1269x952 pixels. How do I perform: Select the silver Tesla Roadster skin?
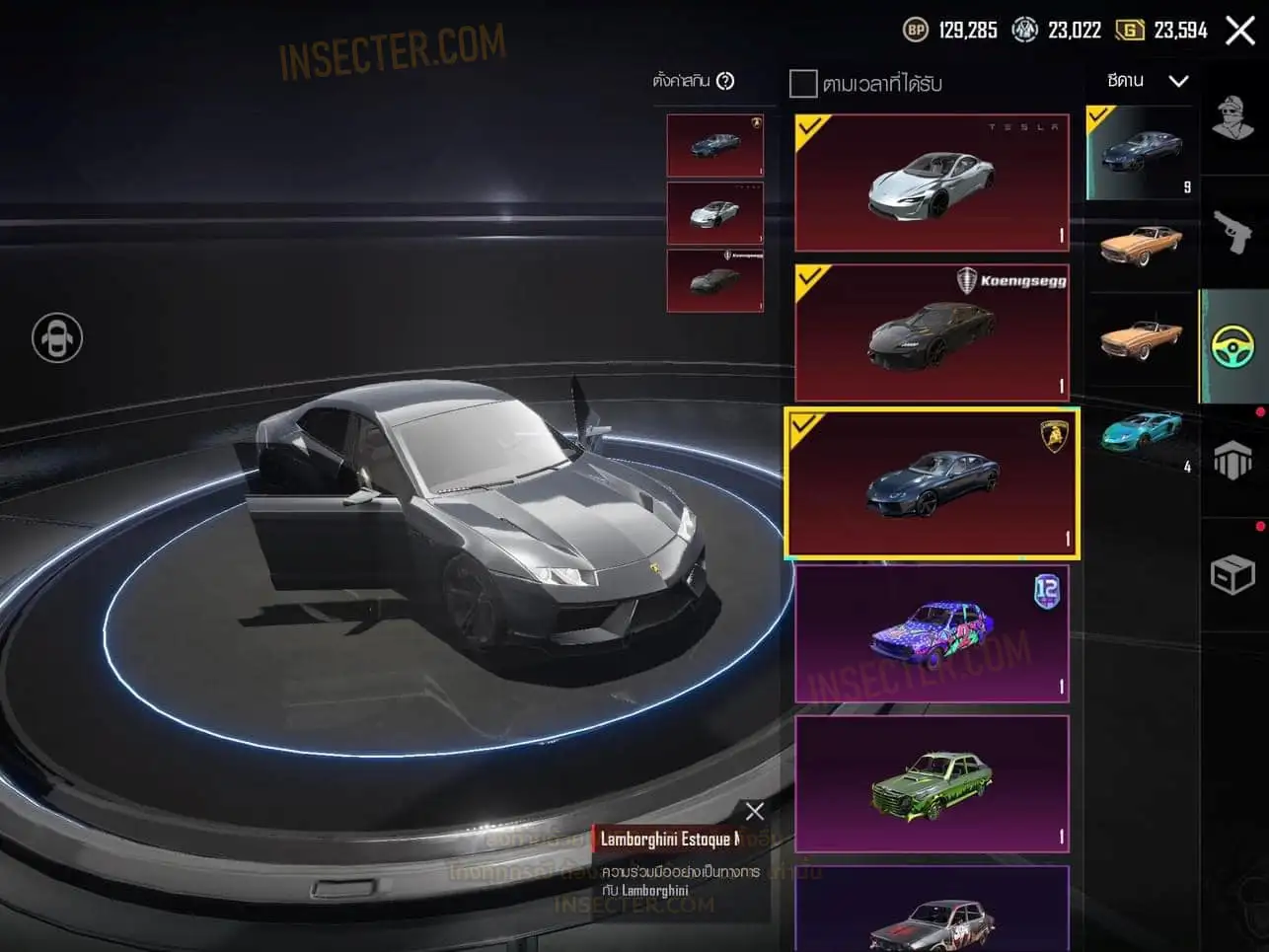pos(932,183)
